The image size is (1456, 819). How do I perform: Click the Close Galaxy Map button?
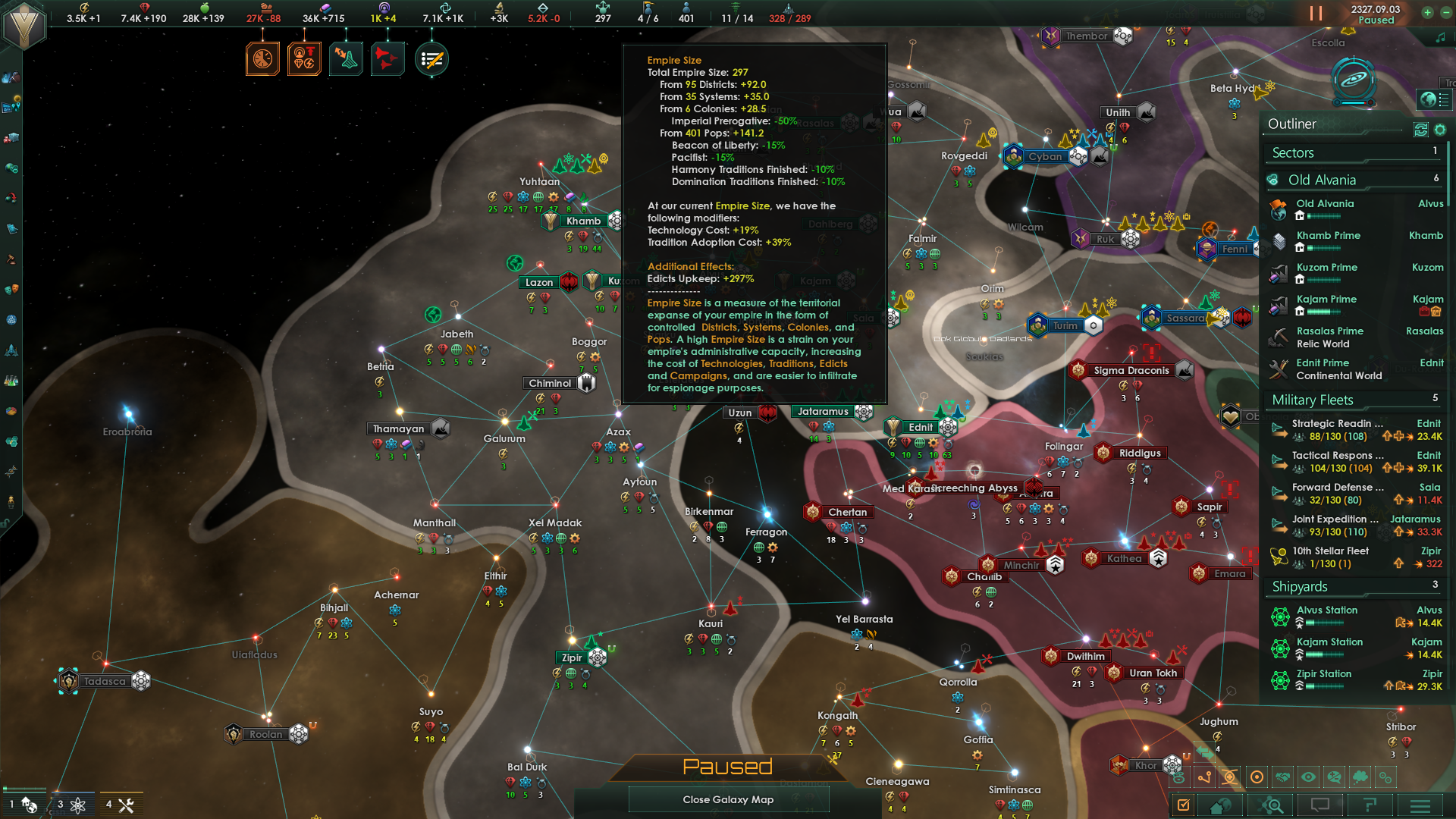(x=727, y=799)
